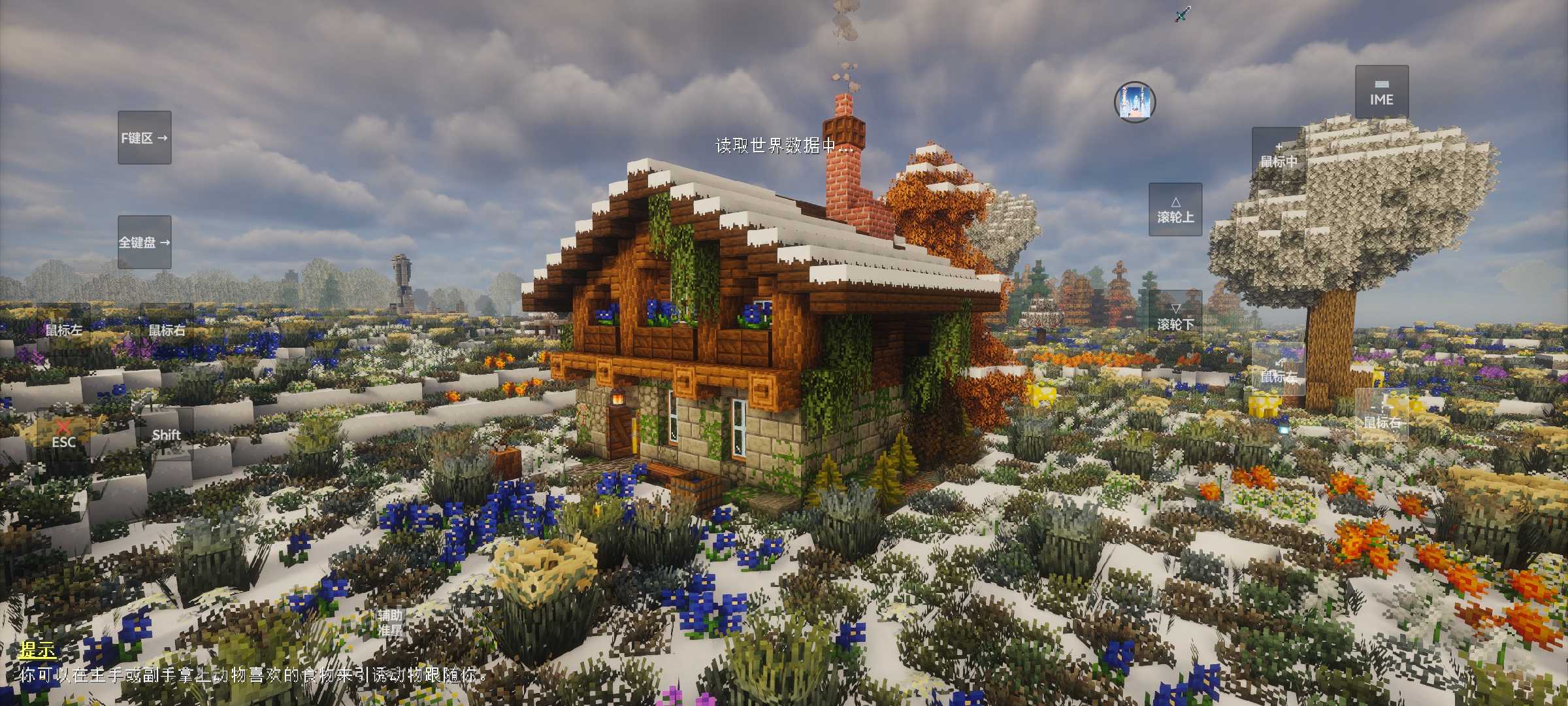Open the round launcher menu icon
The height and width of the screenshot is (706, 1568).
(1135, 102)
